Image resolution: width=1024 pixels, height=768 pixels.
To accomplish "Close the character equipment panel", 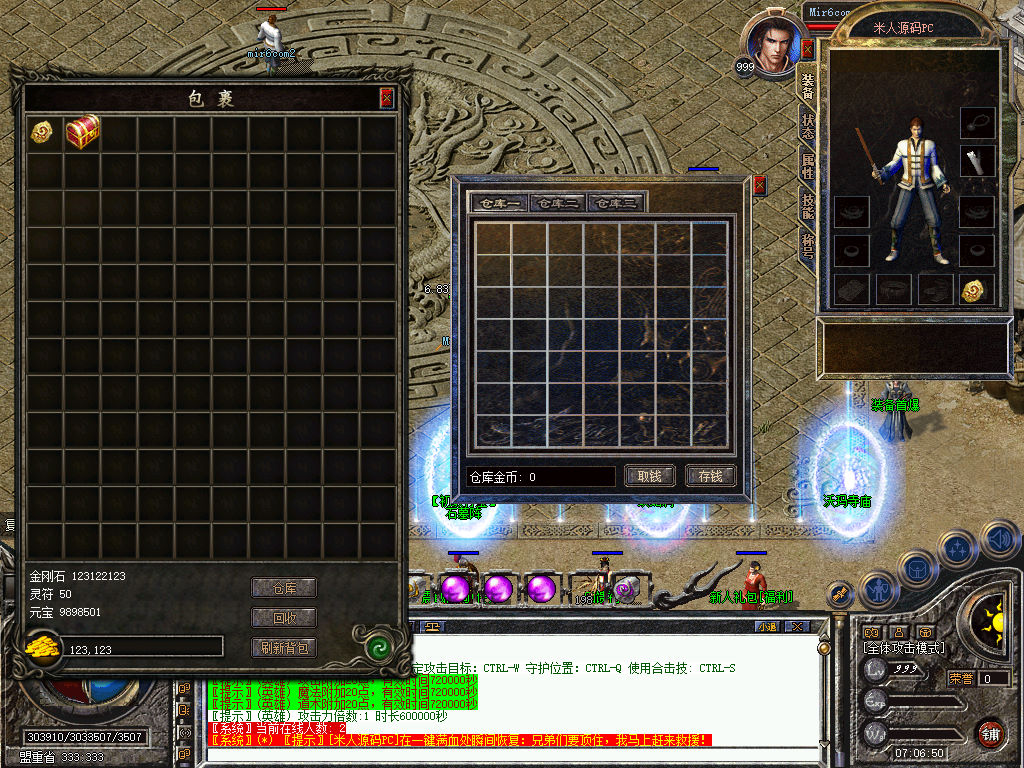I will 806,49.
